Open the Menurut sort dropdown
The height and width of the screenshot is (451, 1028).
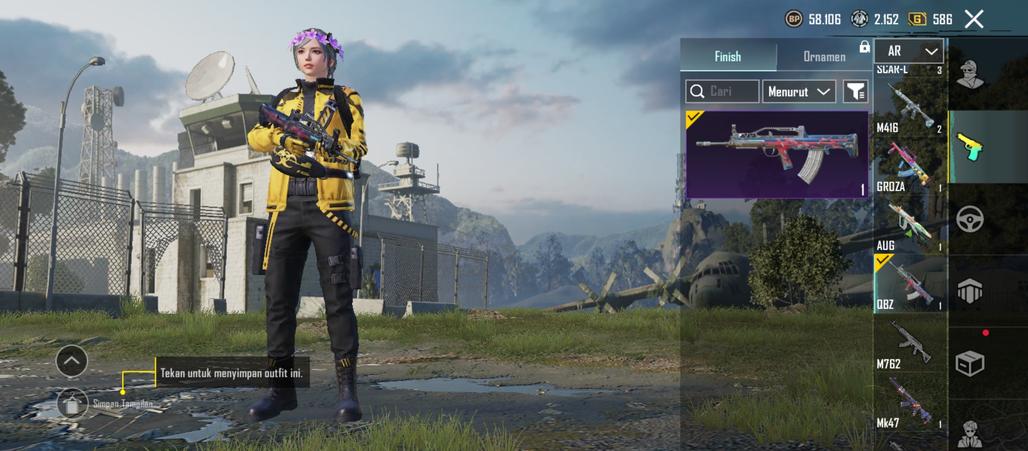(x=799, y=91)
